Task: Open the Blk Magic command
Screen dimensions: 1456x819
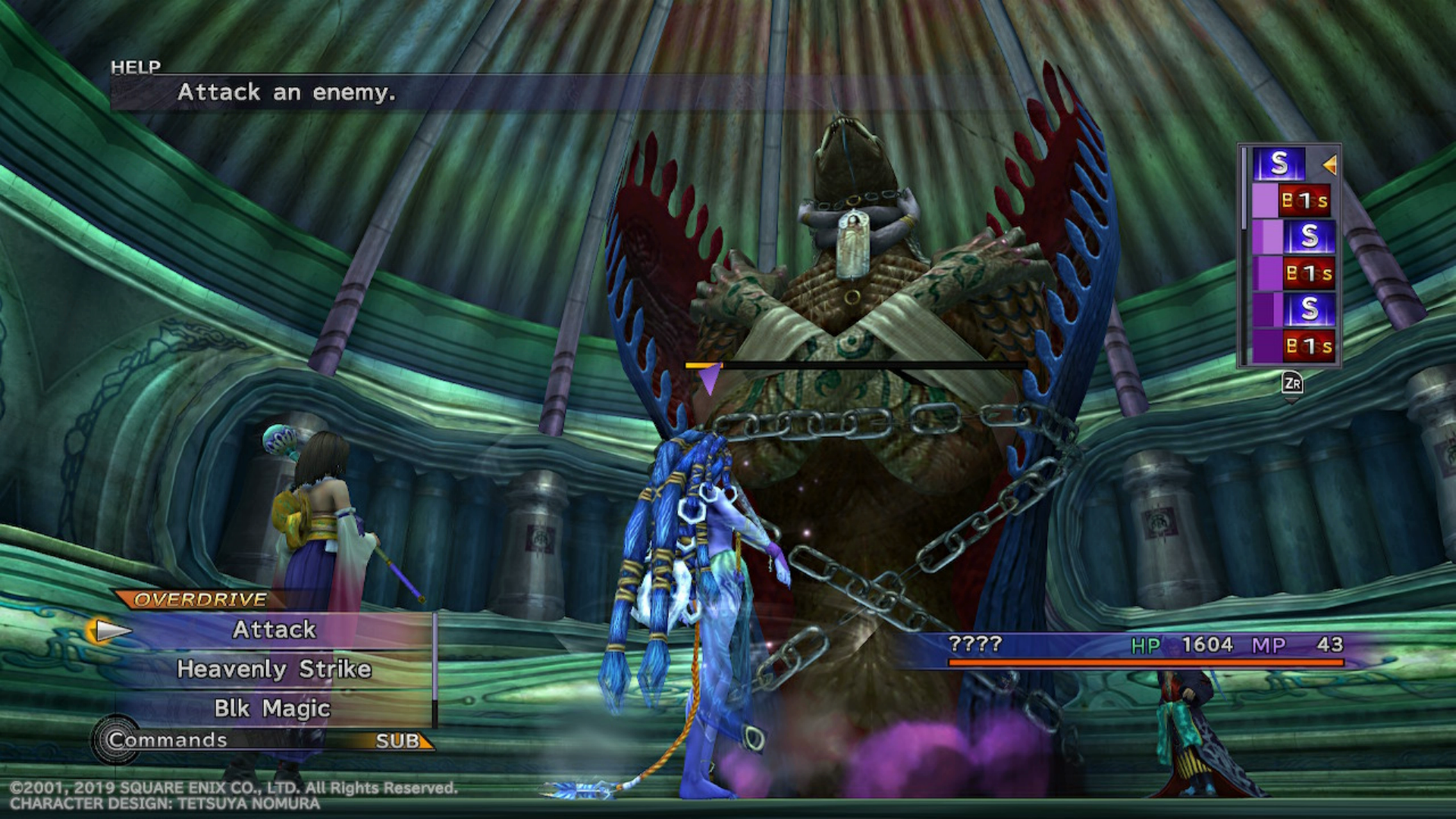Action: [272, 708]
